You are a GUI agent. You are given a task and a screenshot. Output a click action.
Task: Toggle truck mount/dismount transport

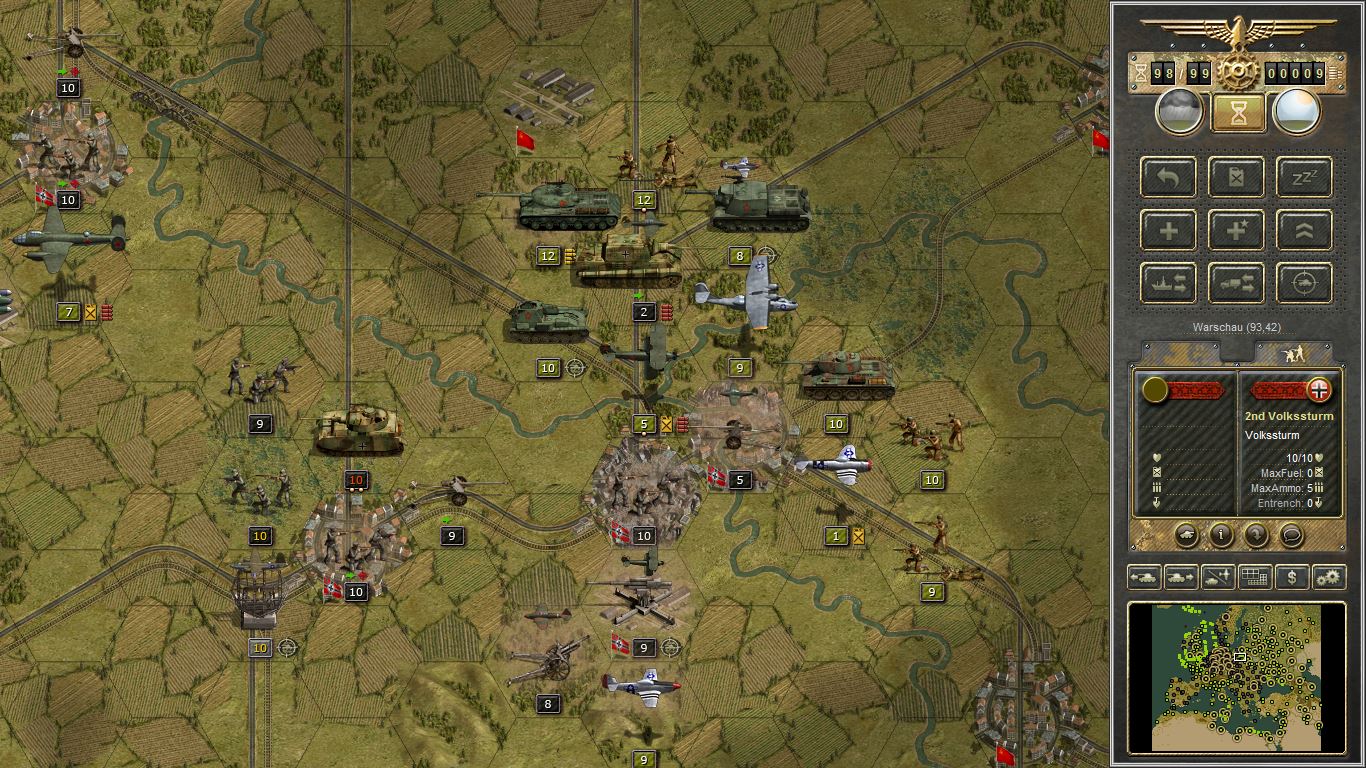(x=1236, y=283)
